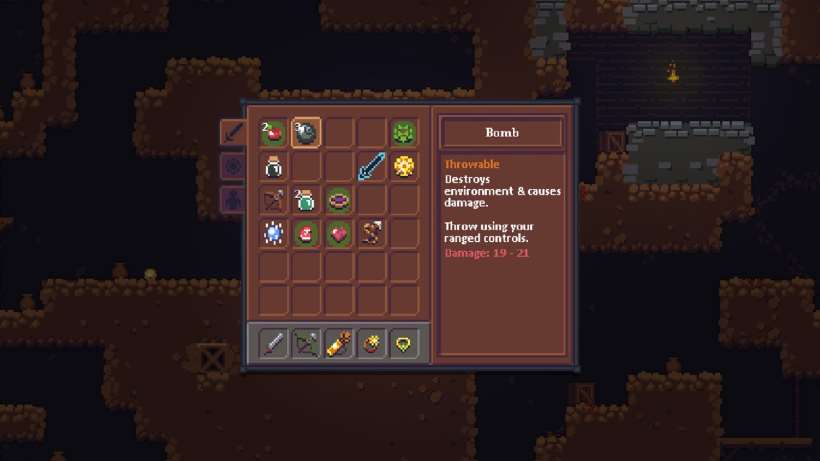Select the red apple stack slot
This screenshot has width=820, height=461.
pos(273,133)
